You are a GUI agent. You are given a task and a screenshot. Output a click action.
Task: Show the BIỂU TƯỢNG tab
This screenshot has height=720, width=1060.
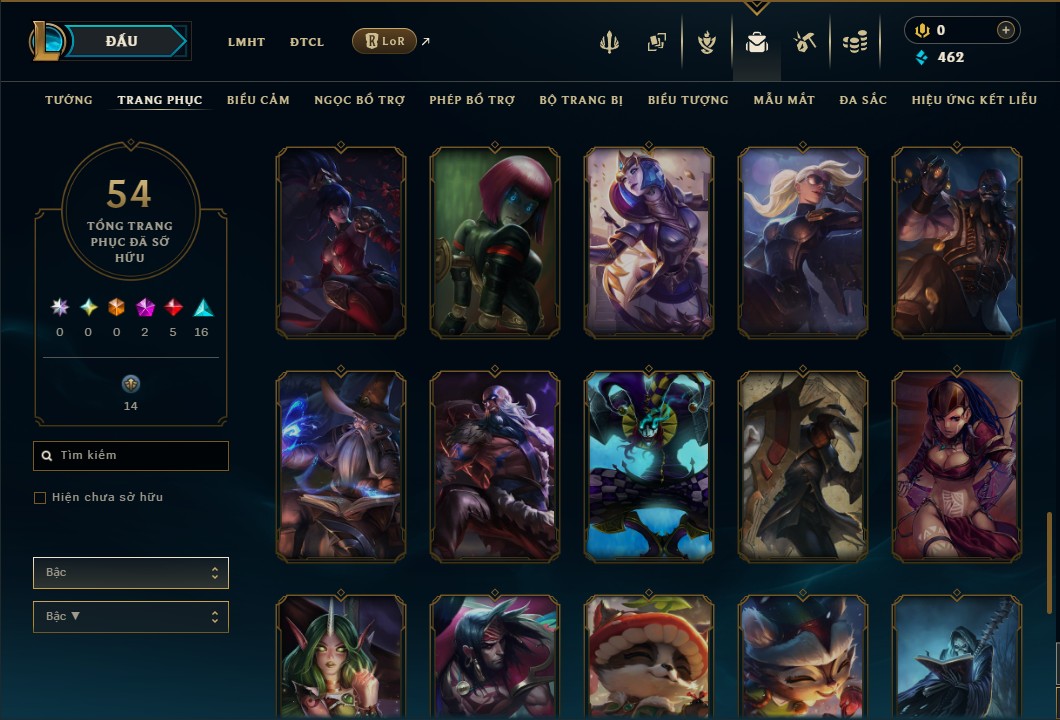[x=688, y=100]
